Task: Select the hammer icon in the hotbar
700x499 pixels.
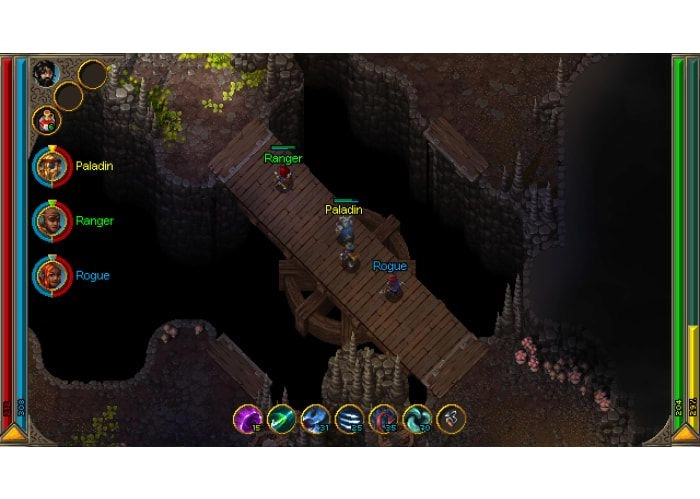Action: [451, 419]
